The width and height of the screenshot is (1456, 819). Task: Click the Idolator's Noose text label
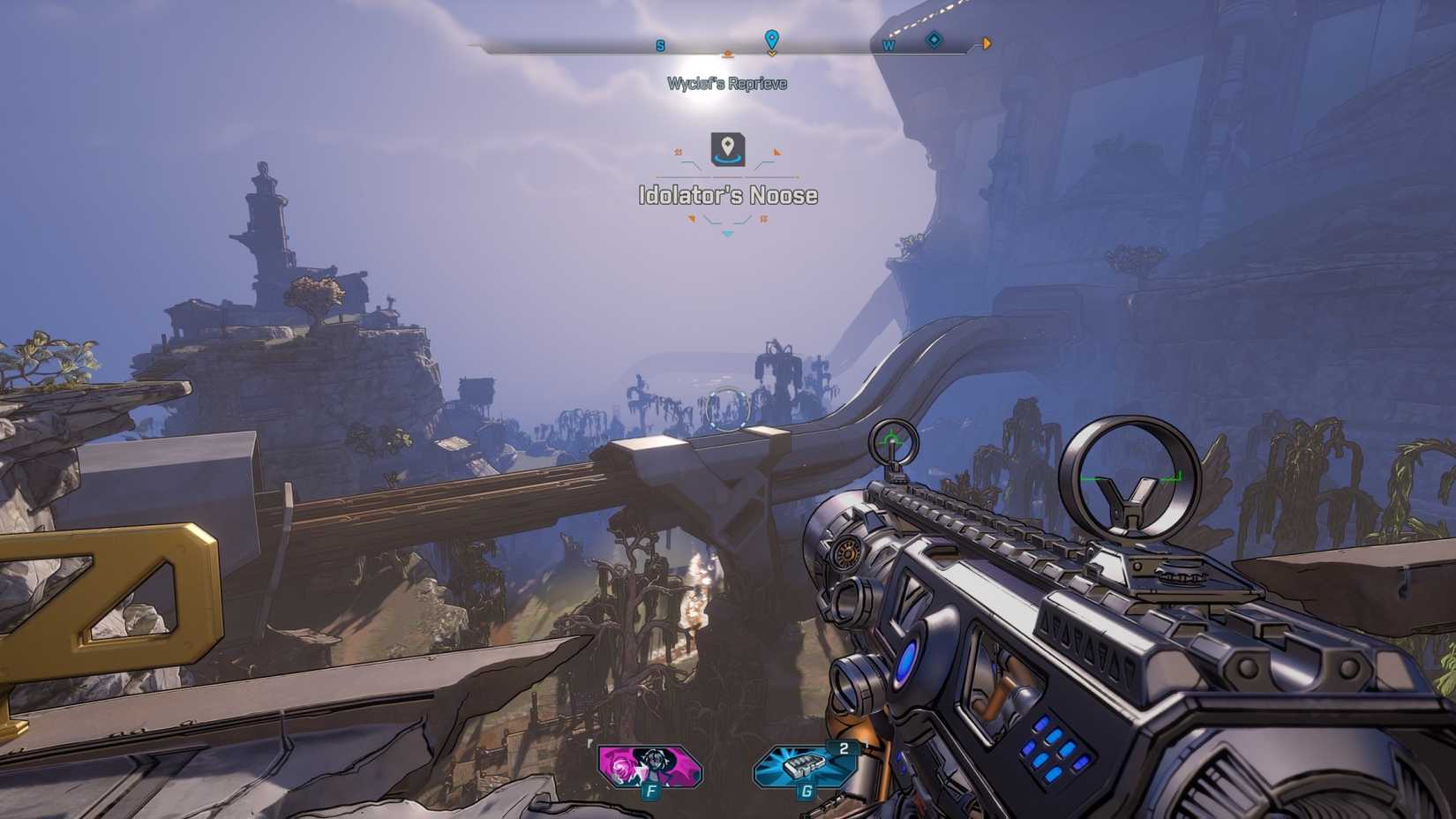pyautogui.click(x=727, y=196)
